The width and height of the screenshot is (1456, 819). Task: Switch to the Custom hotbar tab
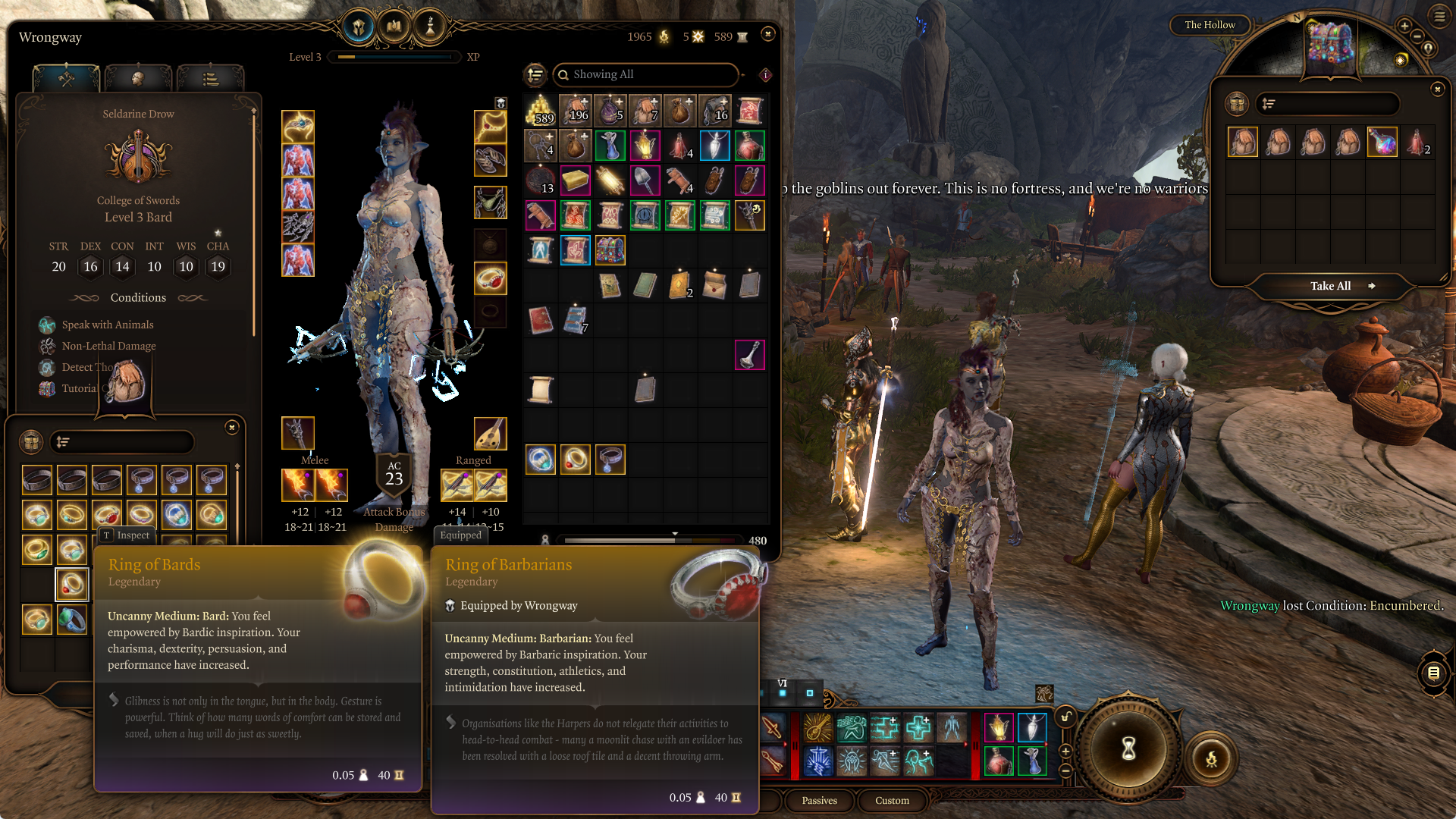point(892,800)
